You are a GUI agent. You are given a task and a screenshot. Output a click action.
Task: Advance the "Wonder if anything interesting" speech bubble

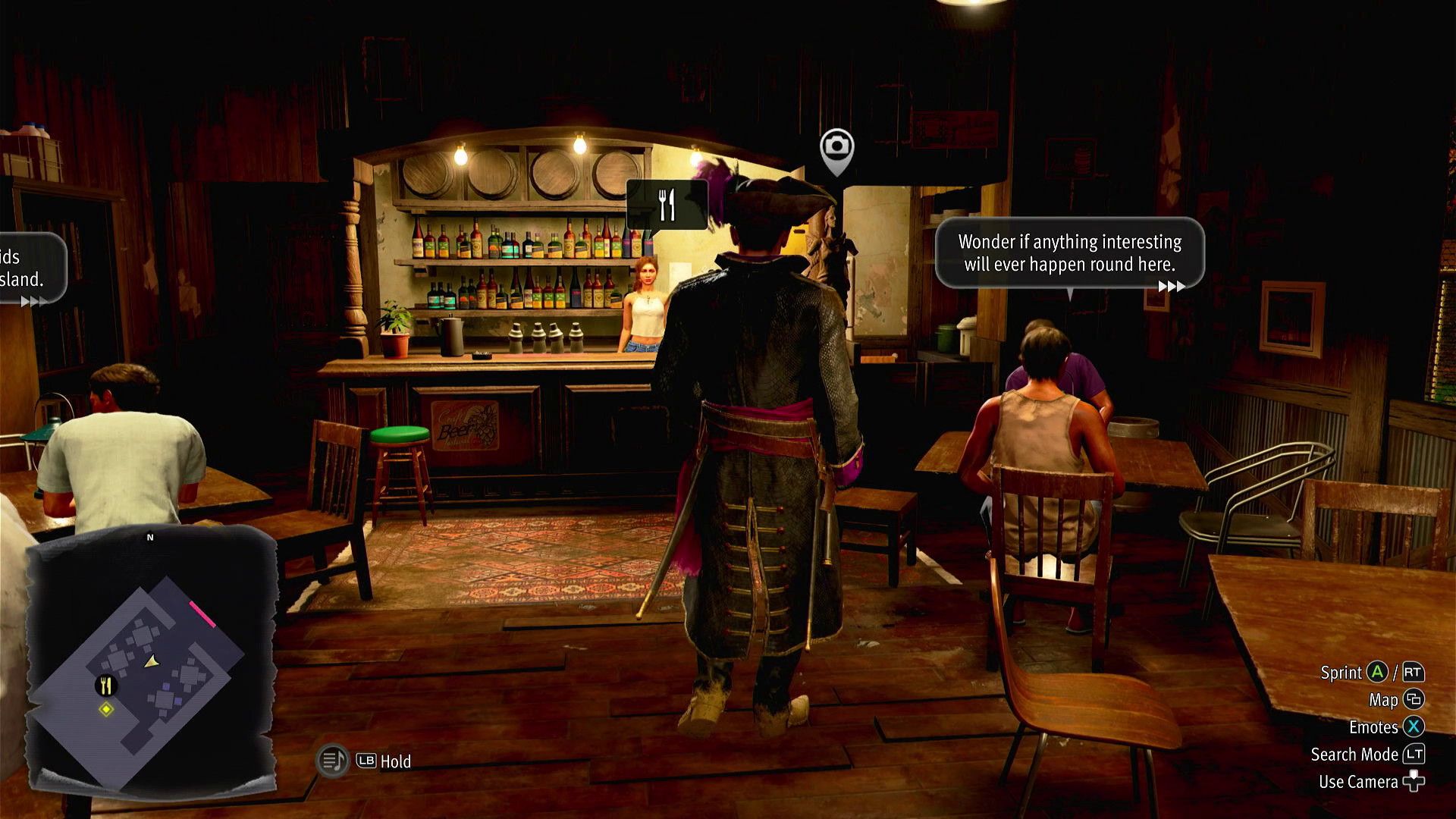pos(1171,286)
